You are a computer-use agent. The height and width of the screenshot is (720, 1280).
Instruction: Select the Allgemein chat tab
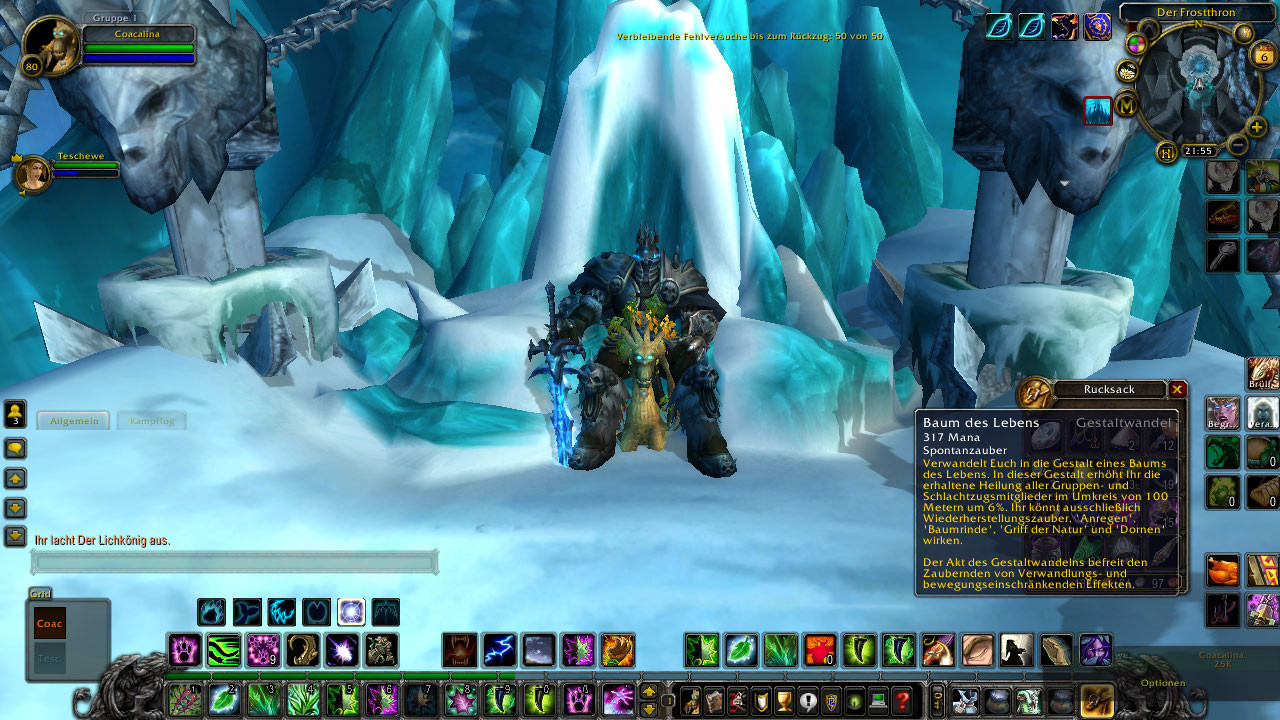point(74,421)
